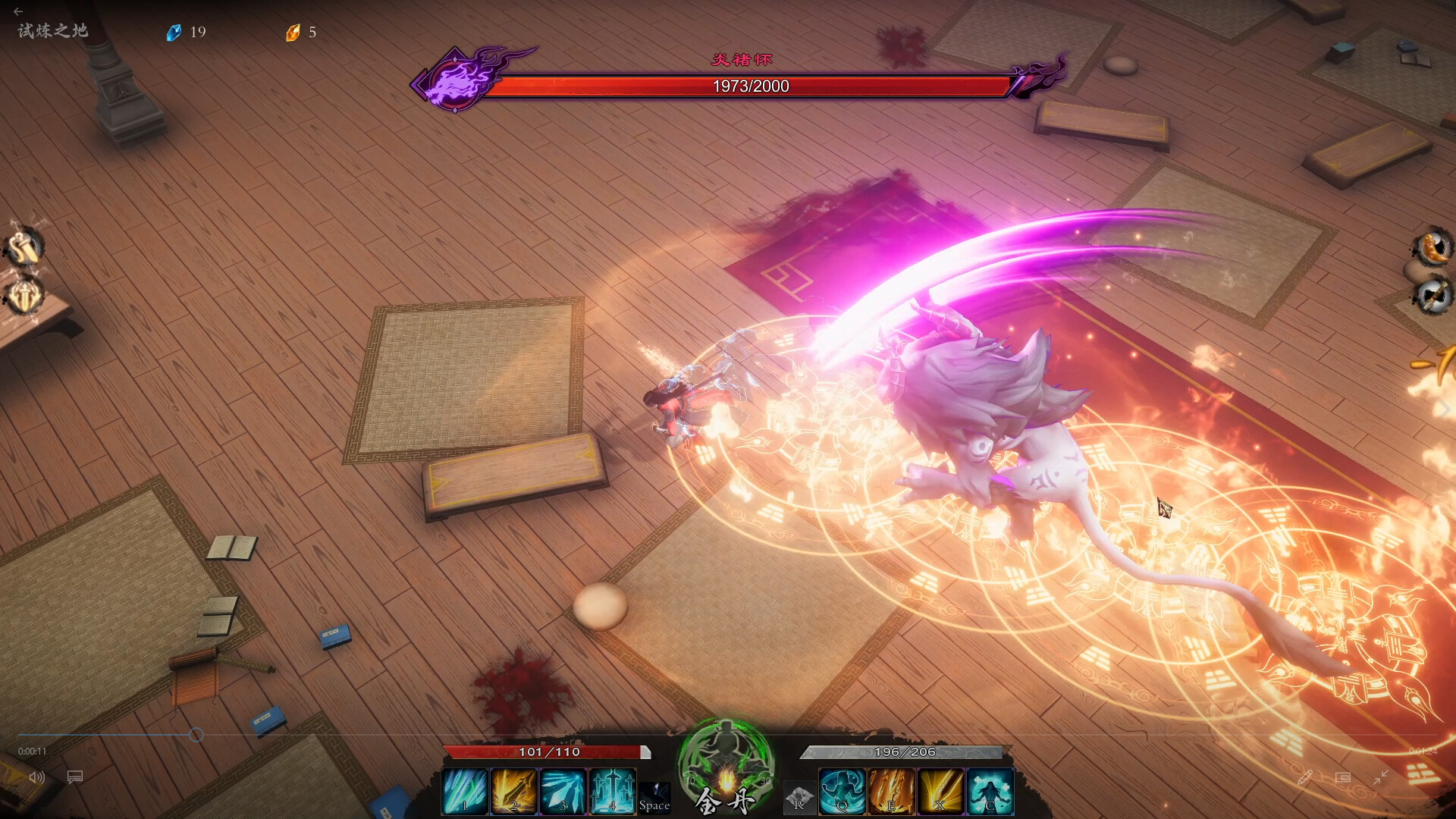This screenshot has height=819, width=1456.
Task: Select the golden fist buff icon
Action: (x=24, y=247)
